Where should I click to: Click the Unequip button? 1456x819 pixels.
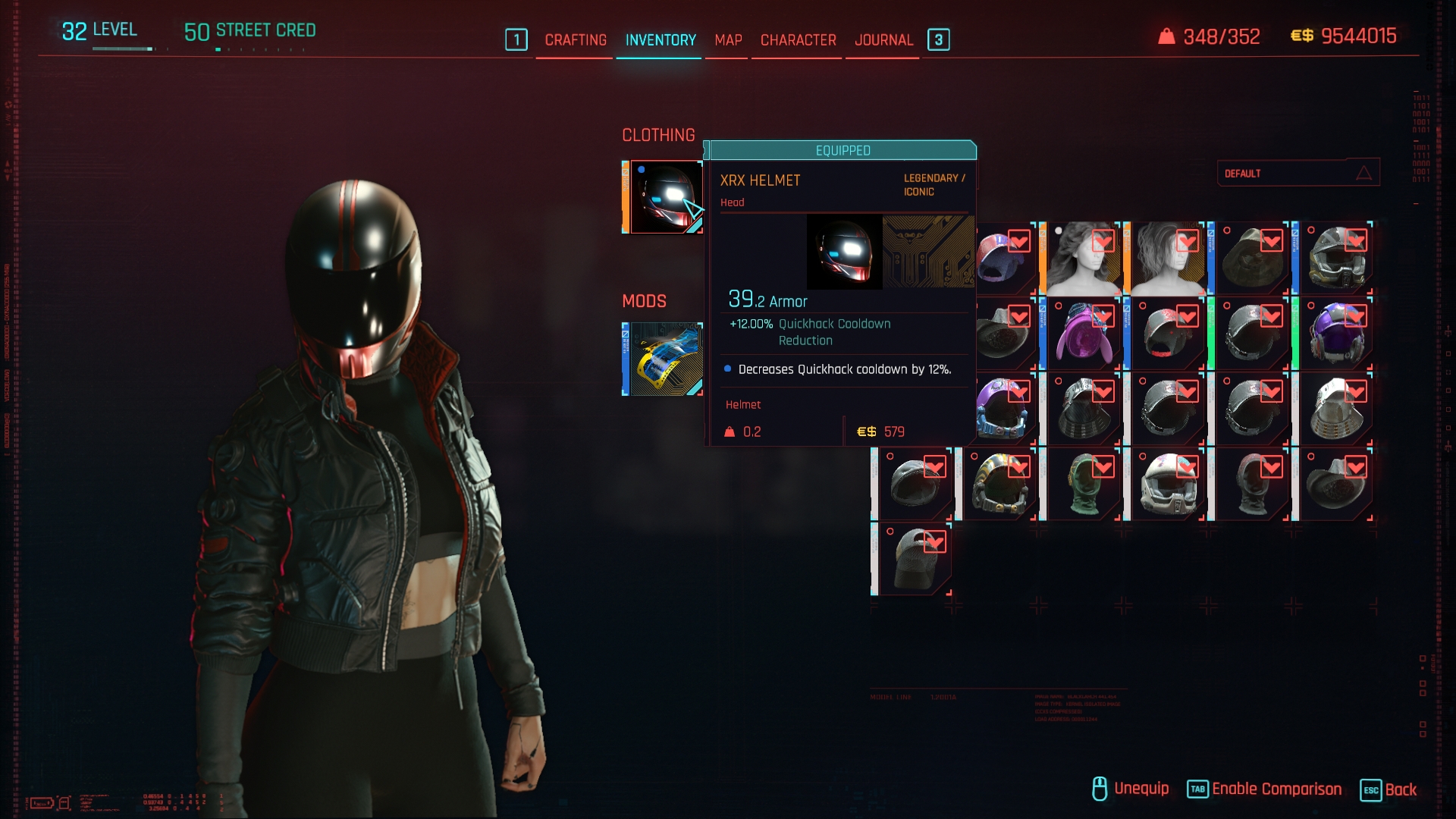1130,789
